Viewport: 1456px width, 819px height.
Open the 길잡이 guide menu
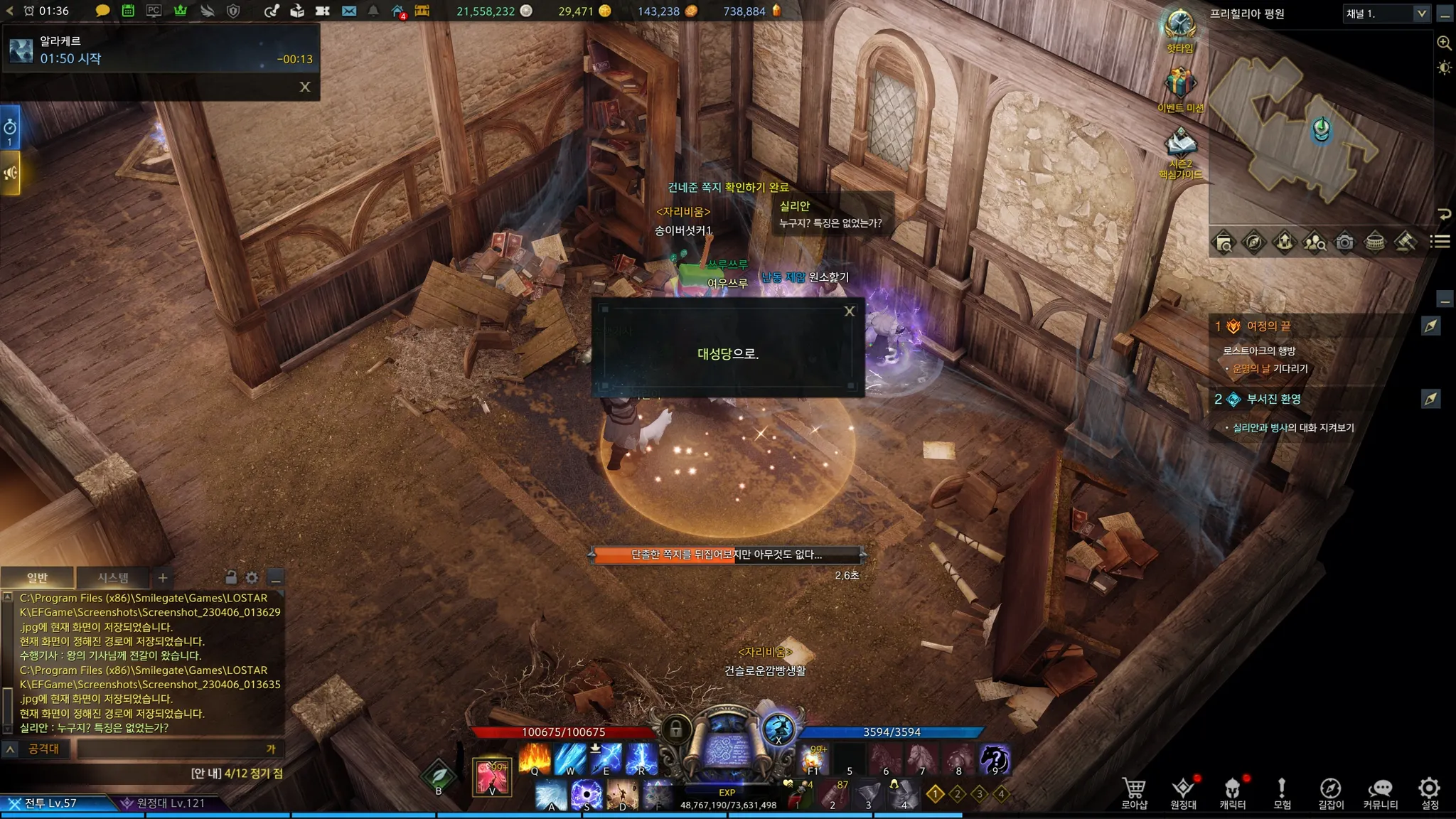click(1330, 793)
